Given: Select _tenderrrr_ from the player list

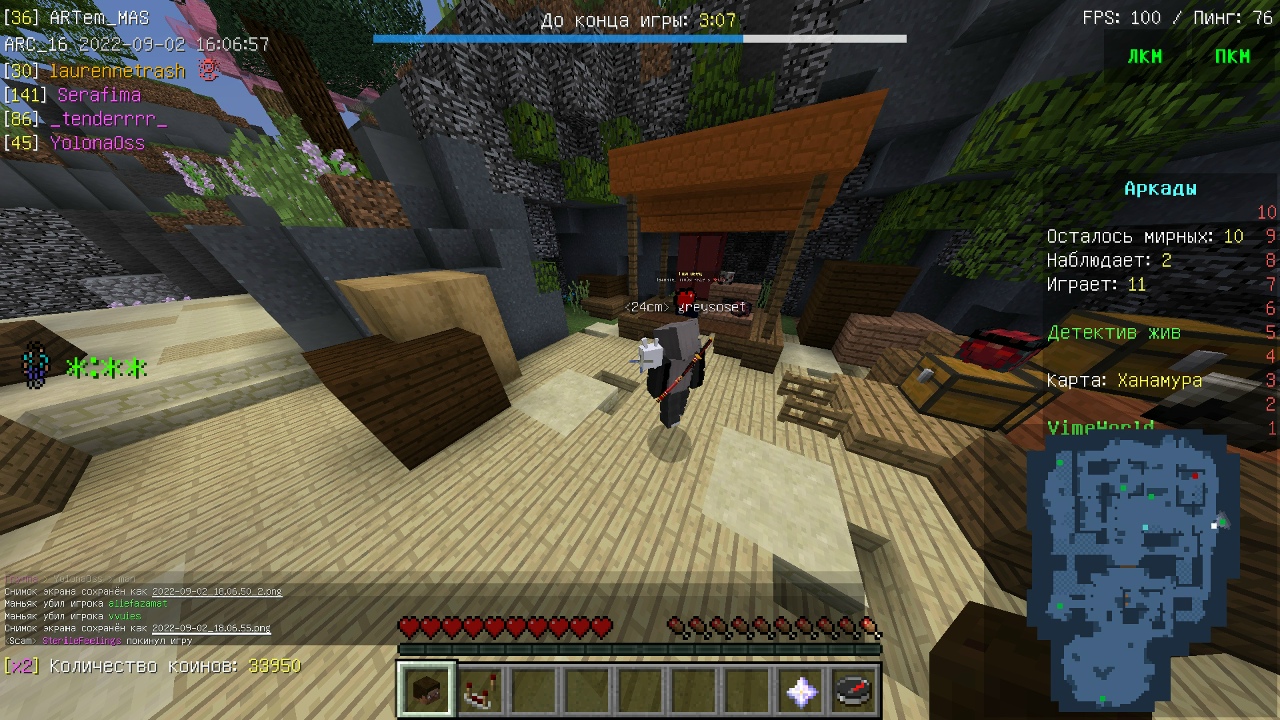Looking at the screenshot, I should click(108, 119).
